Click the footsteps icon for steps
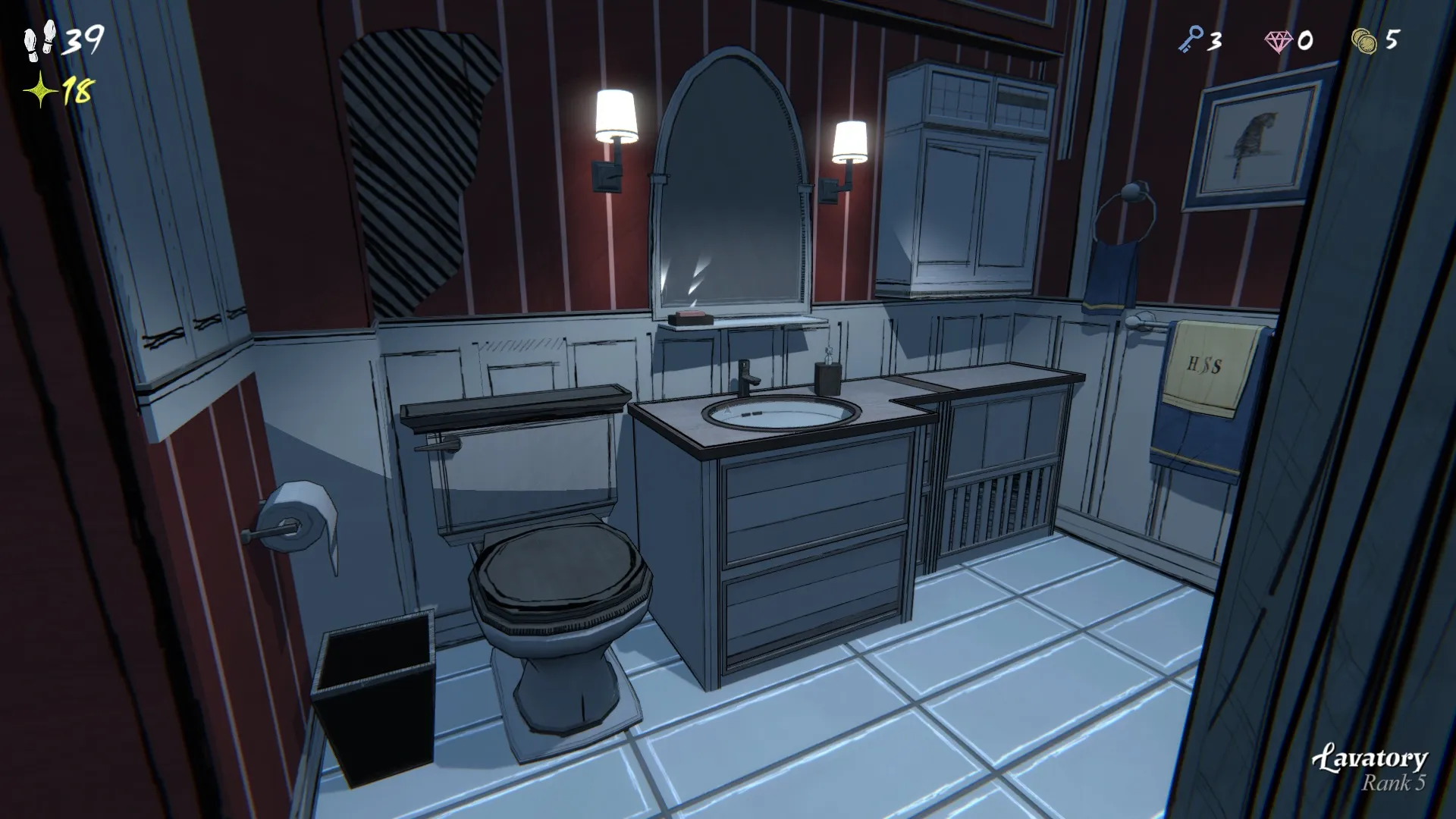 39,40
